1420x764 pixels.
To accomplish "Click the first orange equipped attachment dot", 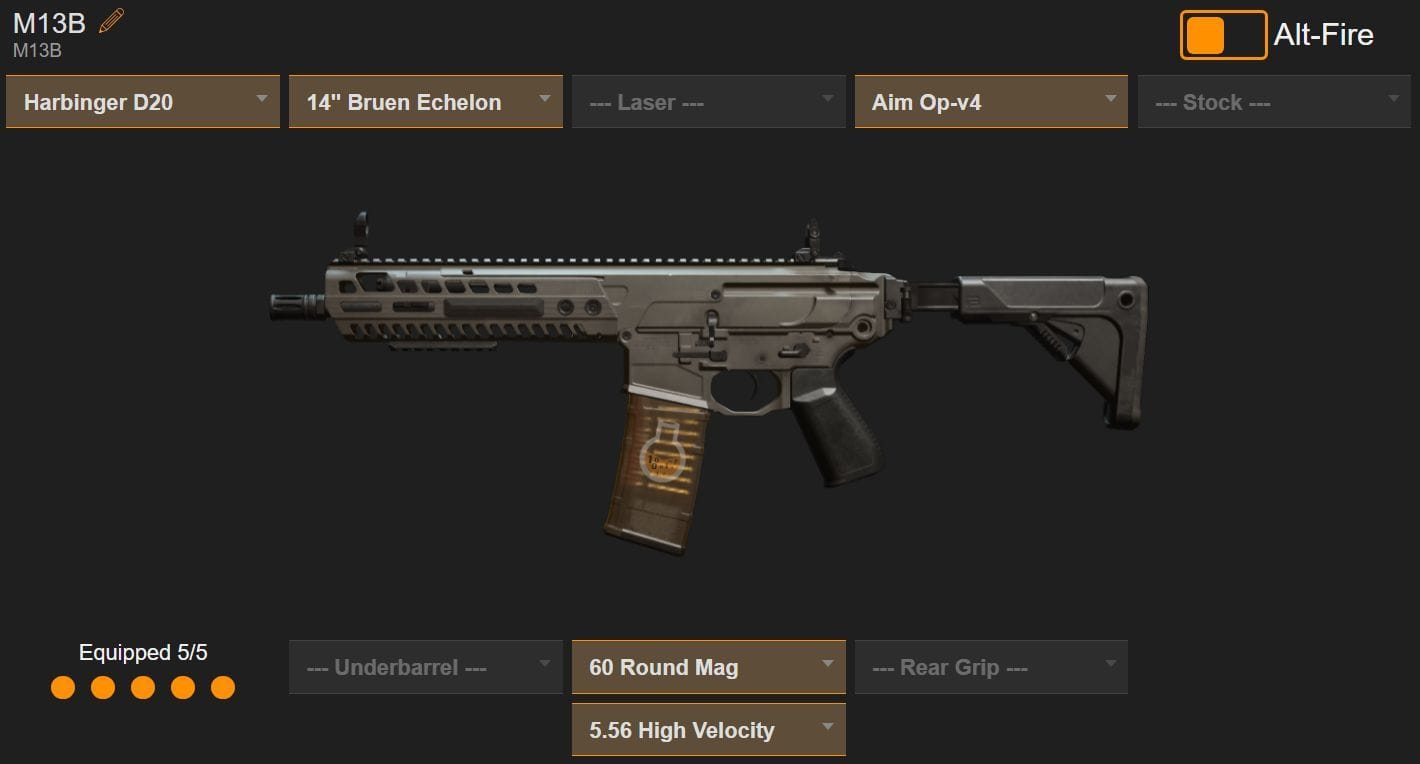I will 63,688.
